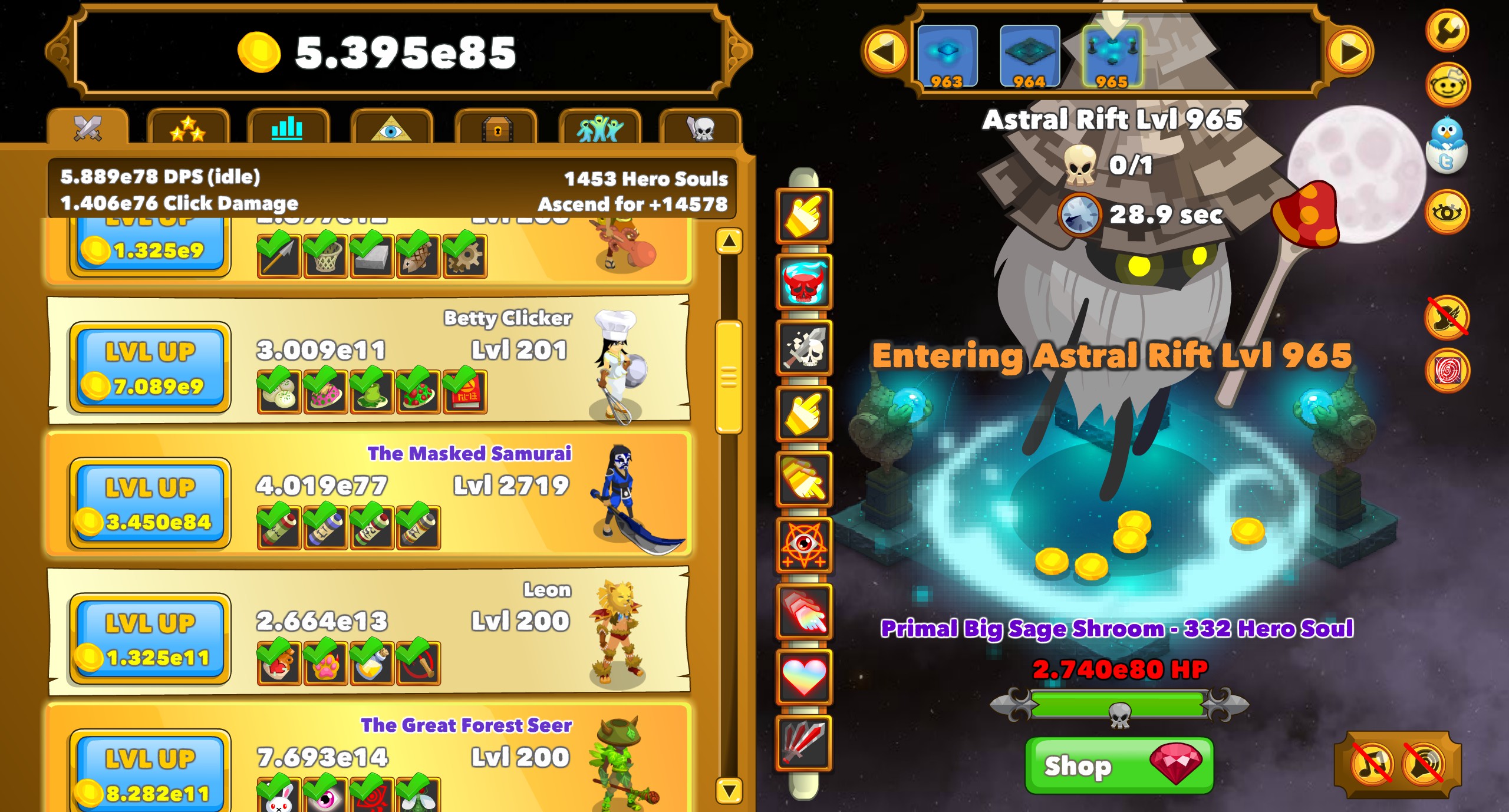1509x812 pixels.
Task: Open options with the wrench icon
Action: [1447, 29]
